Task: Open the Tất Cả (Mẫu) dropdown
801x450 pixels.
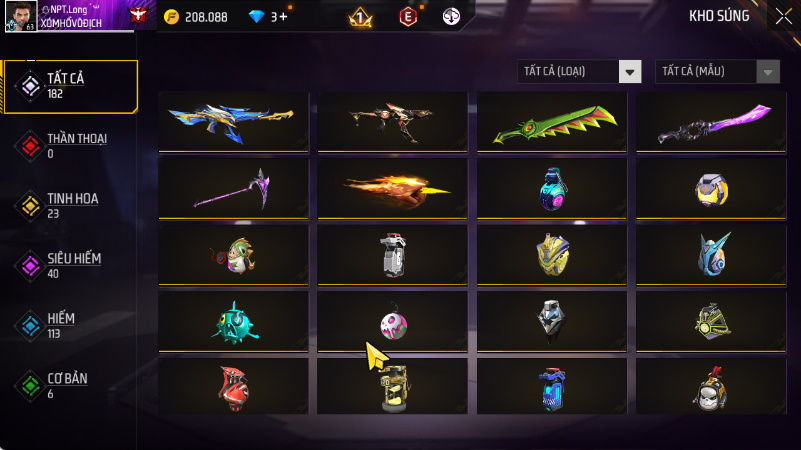Action: click(x=717, y=71)
